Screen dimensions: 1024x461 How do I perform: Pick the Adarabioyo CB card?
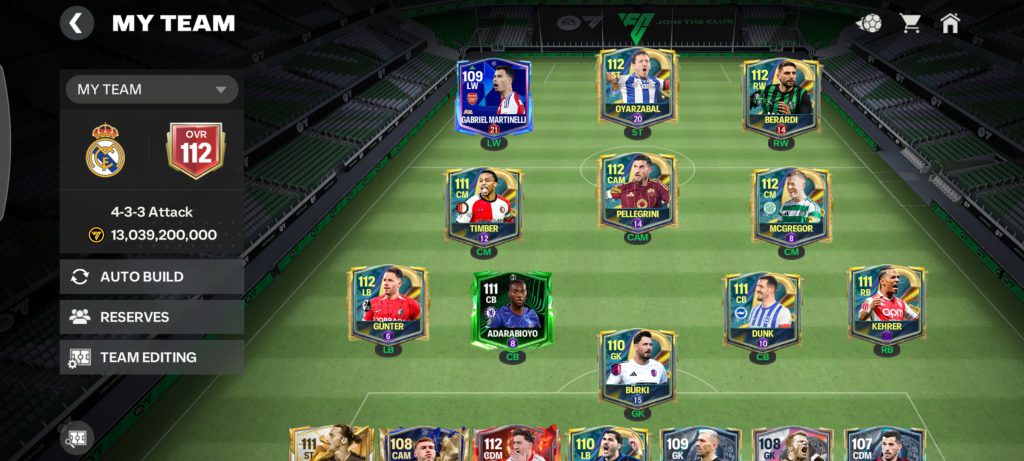coord(512,310)
